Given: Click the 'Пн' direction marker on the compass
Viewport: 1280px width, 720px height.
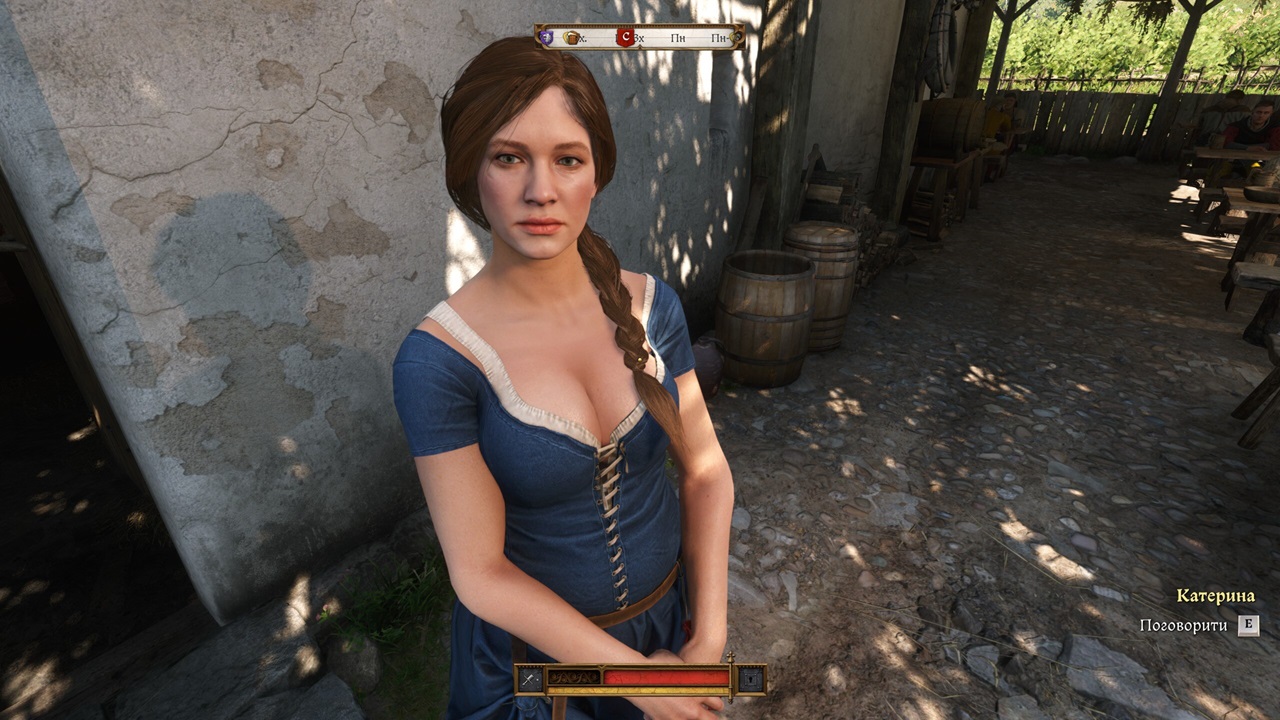Looking at the screenshot, I should coord(680,38).
